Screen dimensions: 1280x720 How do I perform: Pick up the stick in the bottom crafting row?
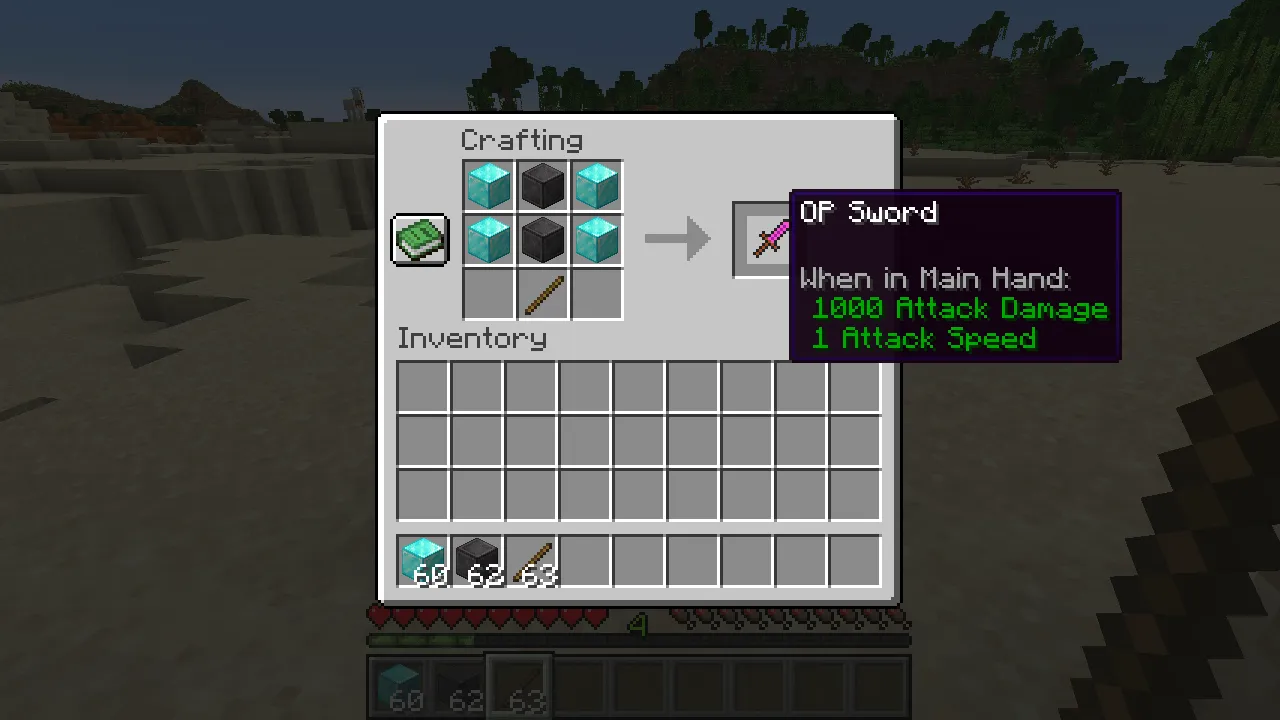(x=543, y=293)
